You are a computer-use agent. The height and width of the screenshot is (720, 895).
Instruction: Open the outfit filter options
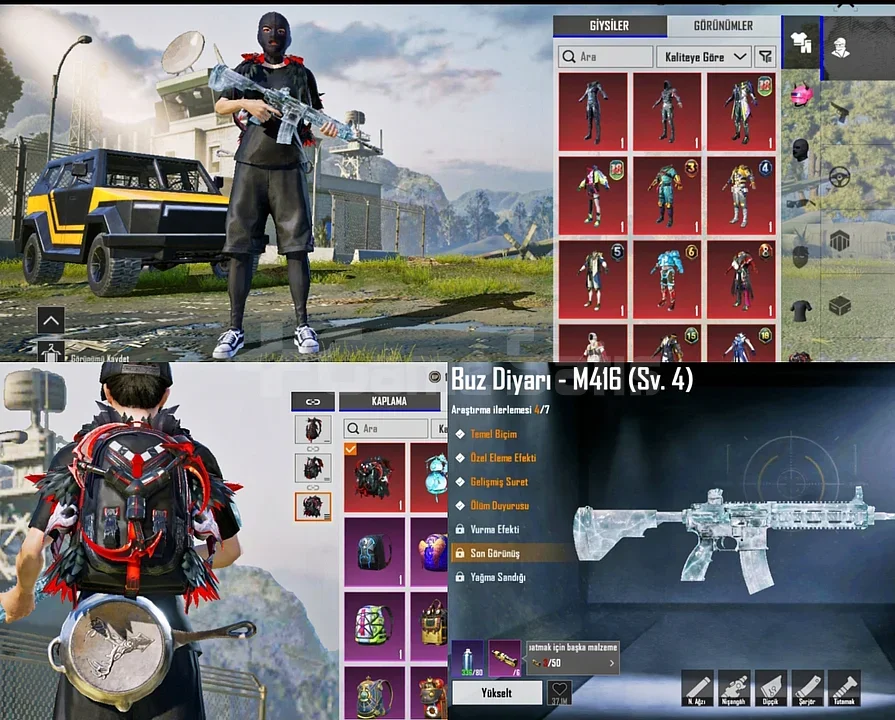pyautogui.click(x=766, y=57)
